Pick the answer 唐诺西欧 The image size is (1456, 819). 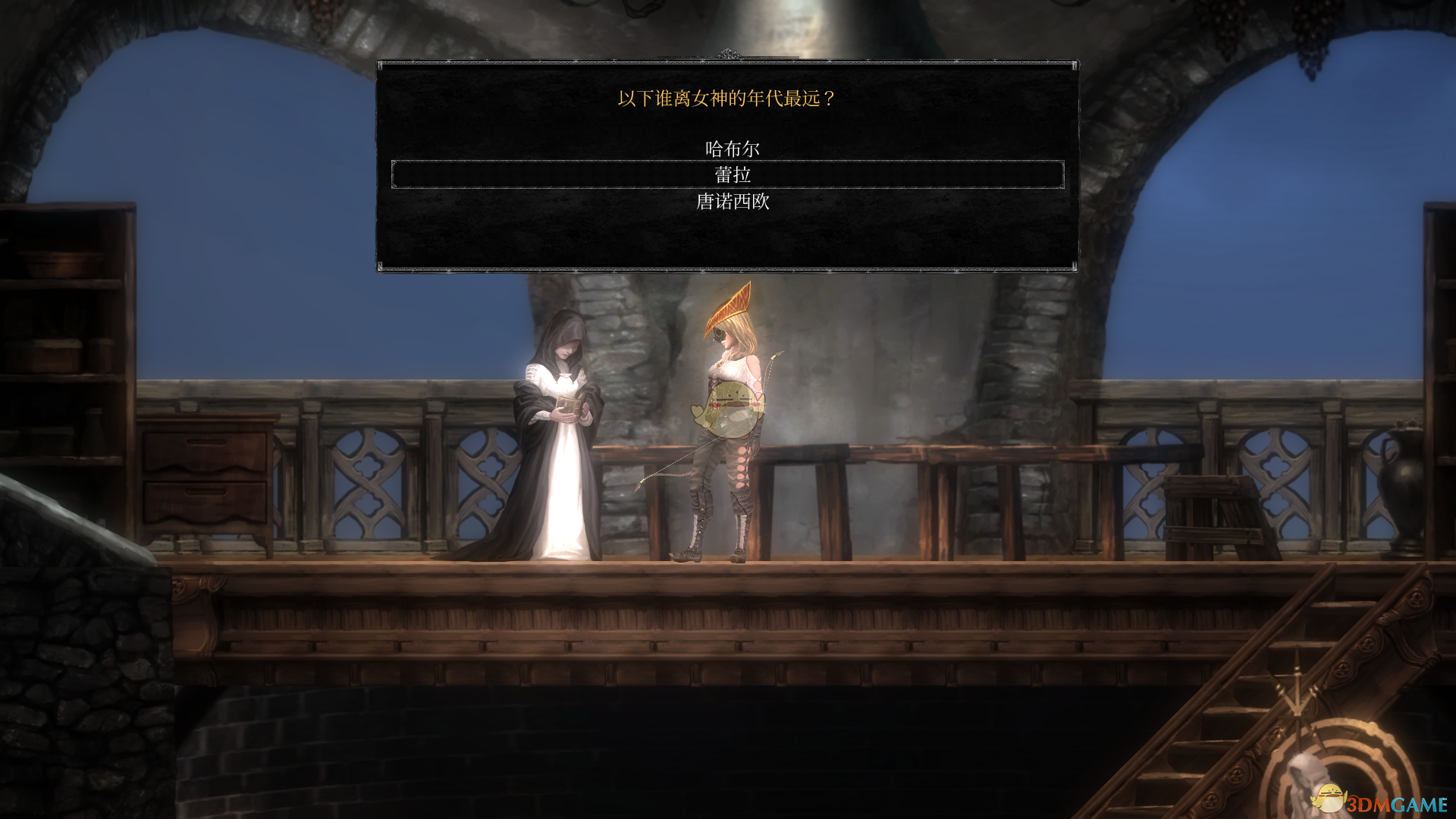[x=733, y=202]
